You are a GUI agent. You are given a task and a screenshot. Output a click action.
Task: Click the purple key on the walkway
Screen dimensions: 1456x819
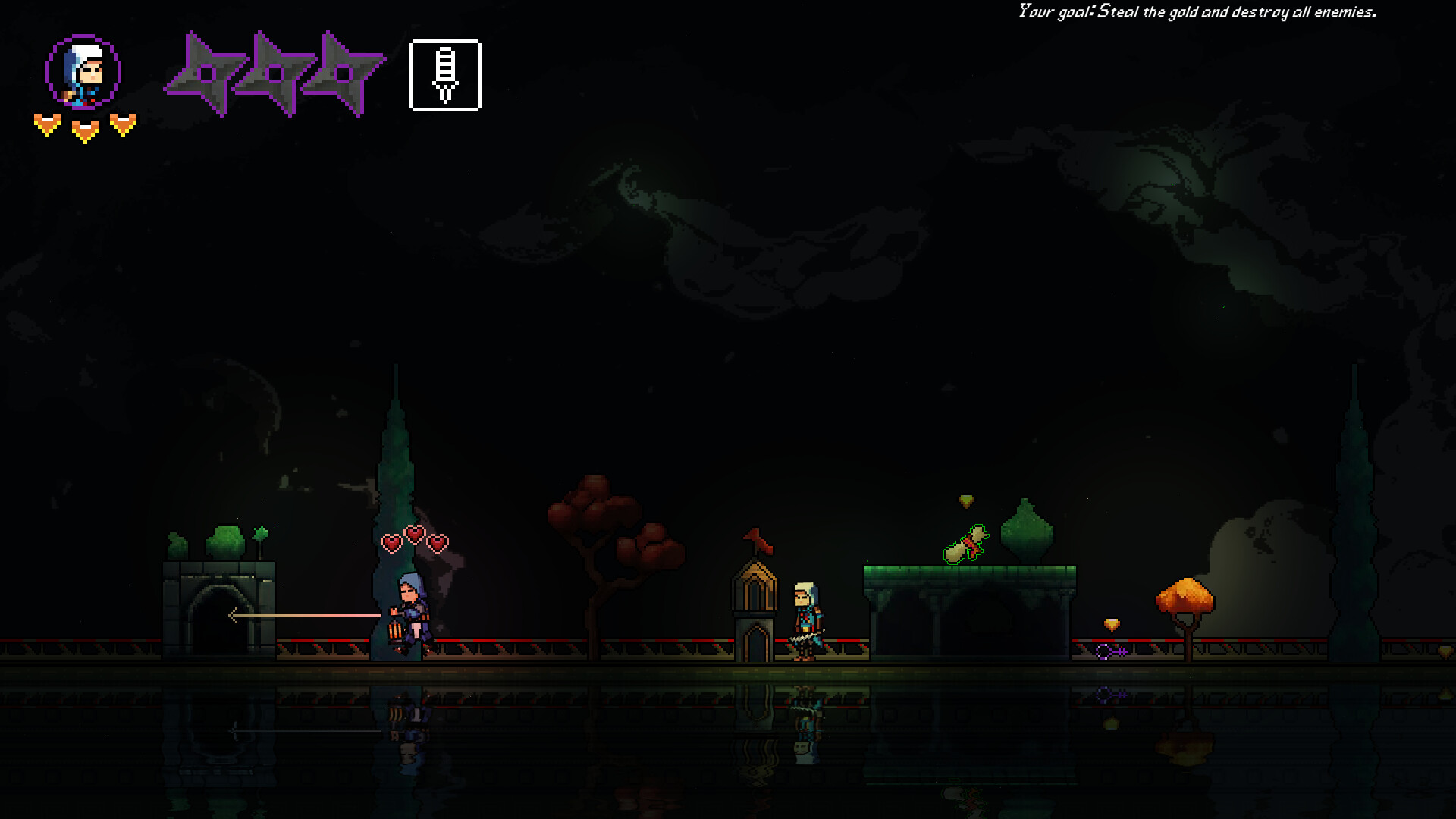pos(1110,651)
